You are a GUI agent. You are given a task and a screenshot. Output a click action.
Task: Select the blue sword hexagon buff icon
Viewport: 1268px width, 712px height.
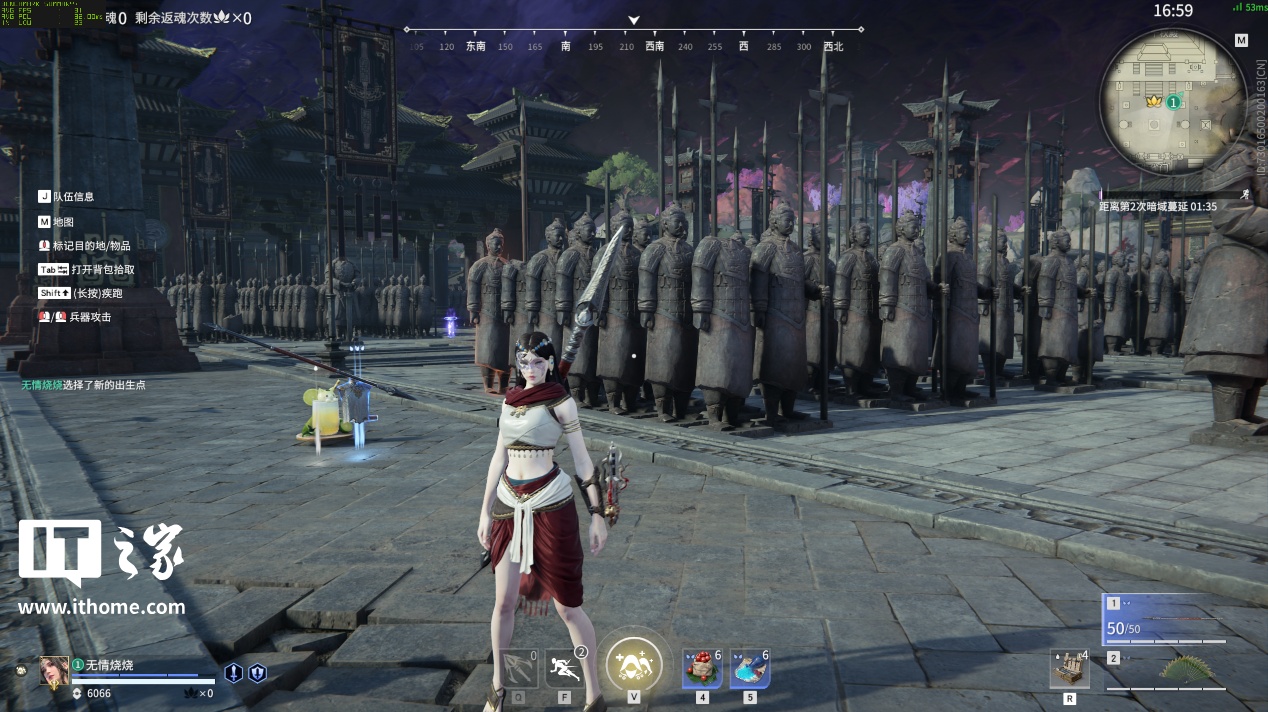coord(233,673)
